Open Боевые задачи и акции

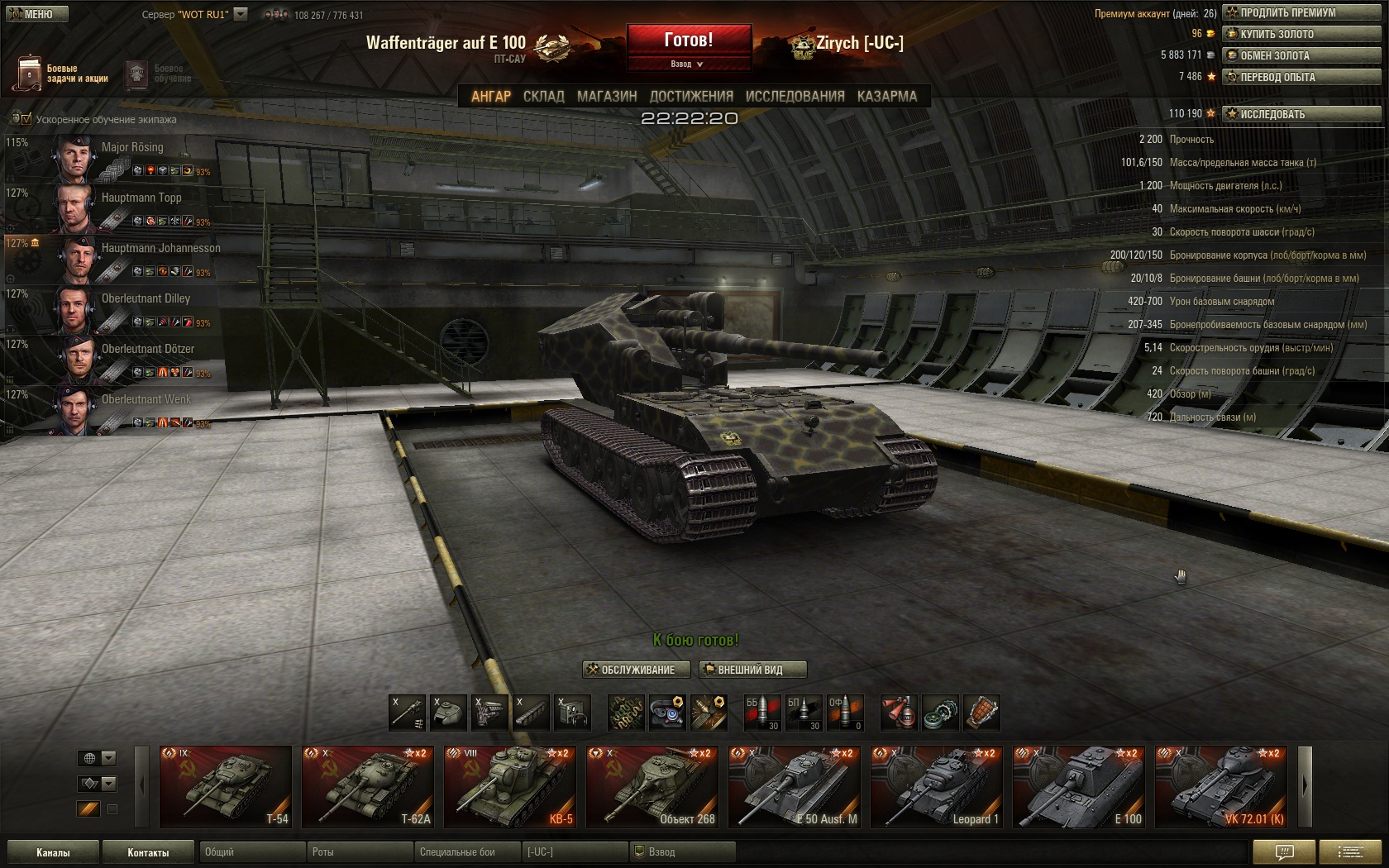62,74
